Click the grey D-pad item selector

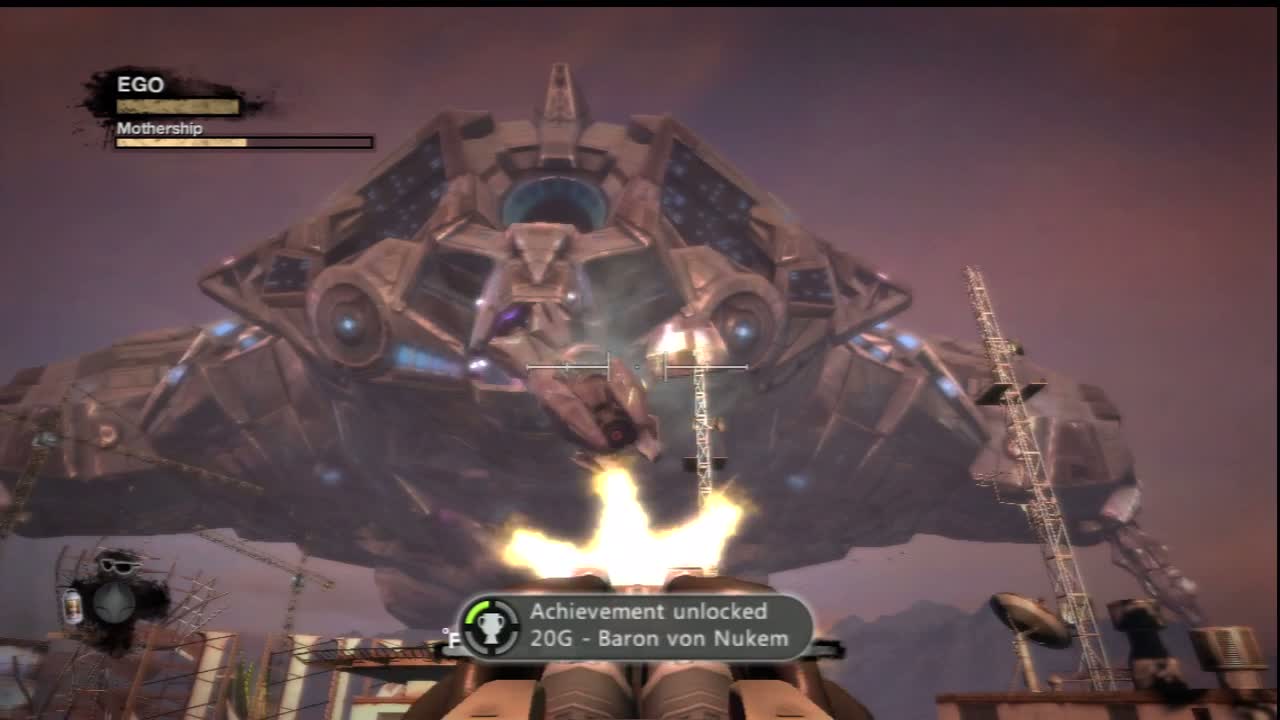114,602
